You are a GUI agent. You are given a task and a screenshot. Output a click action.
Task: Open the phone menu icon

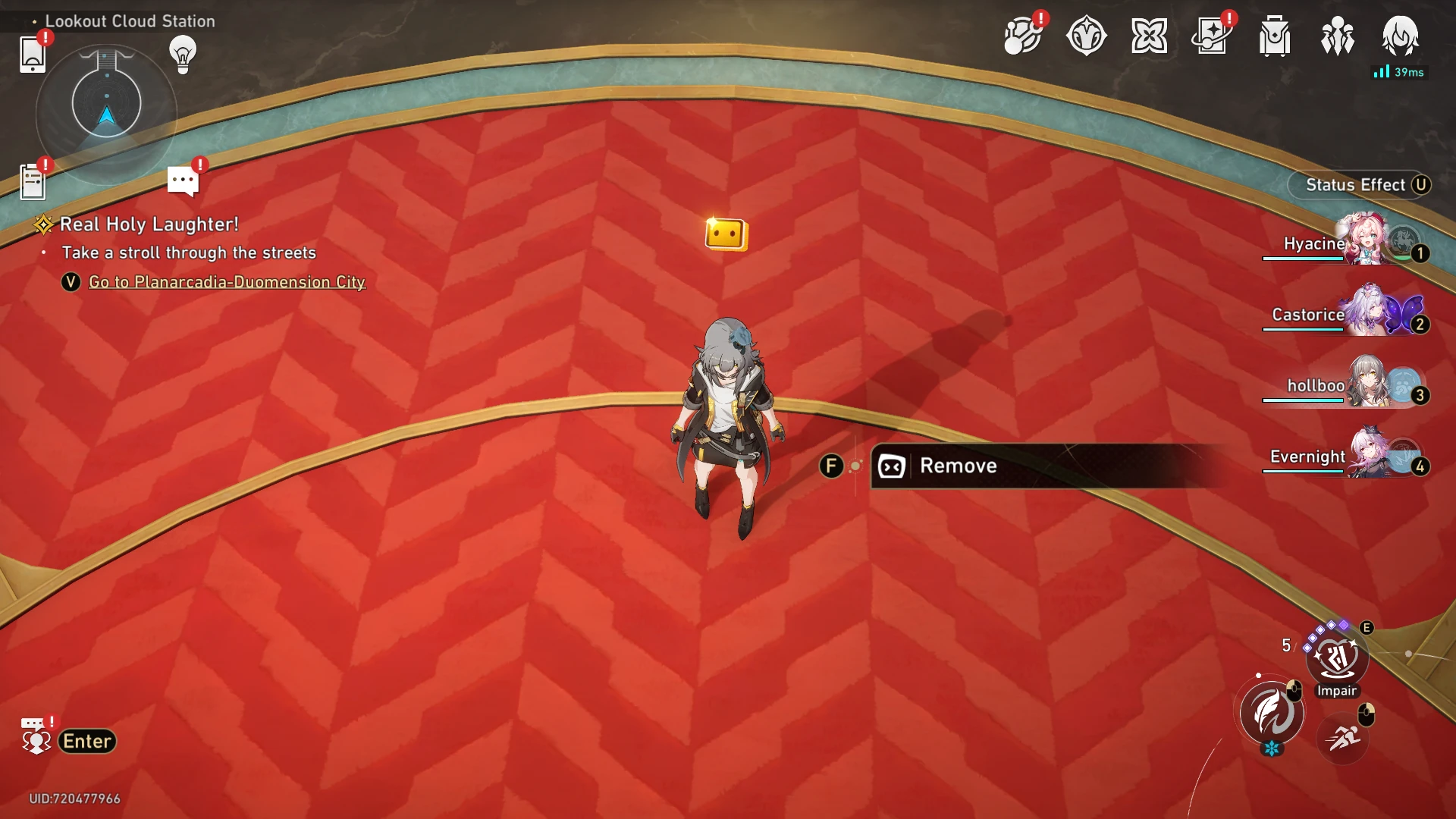pos(32,55)
